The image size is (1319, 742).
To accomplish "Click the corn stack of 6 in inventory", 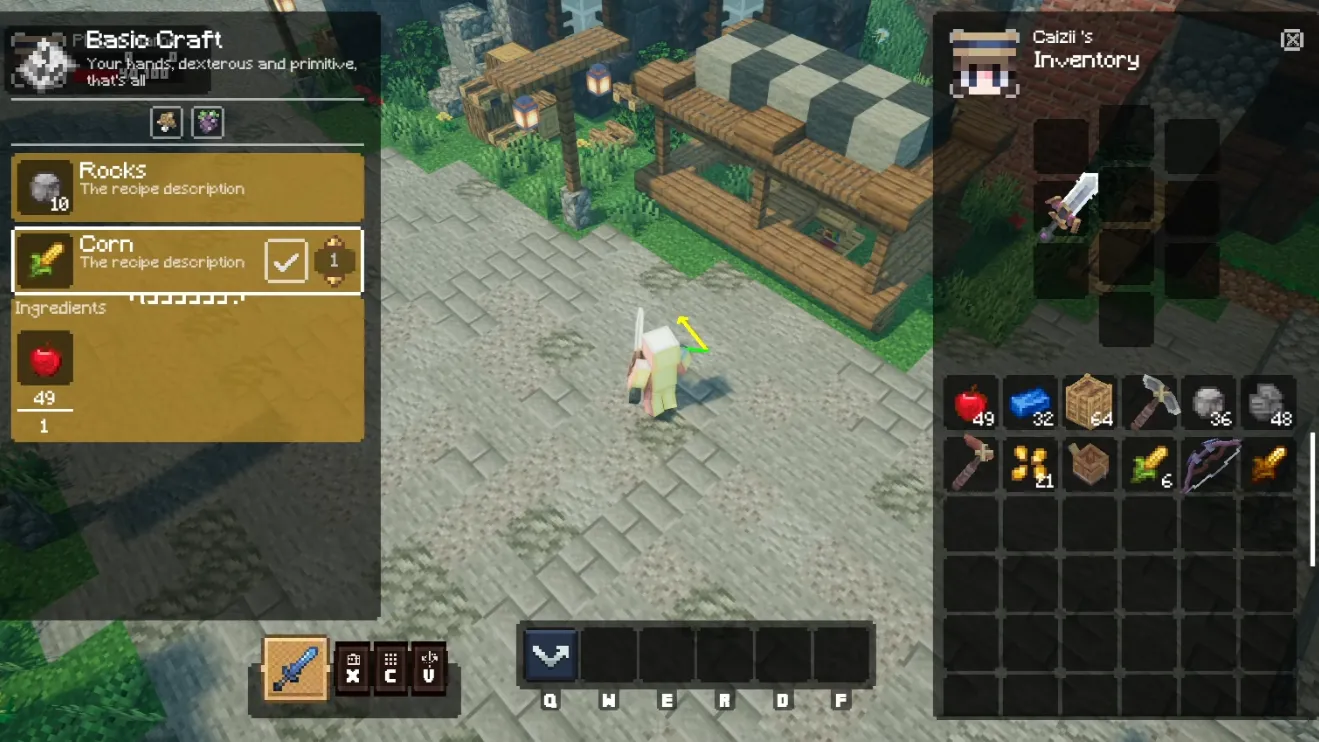I will coord(1148,464).
